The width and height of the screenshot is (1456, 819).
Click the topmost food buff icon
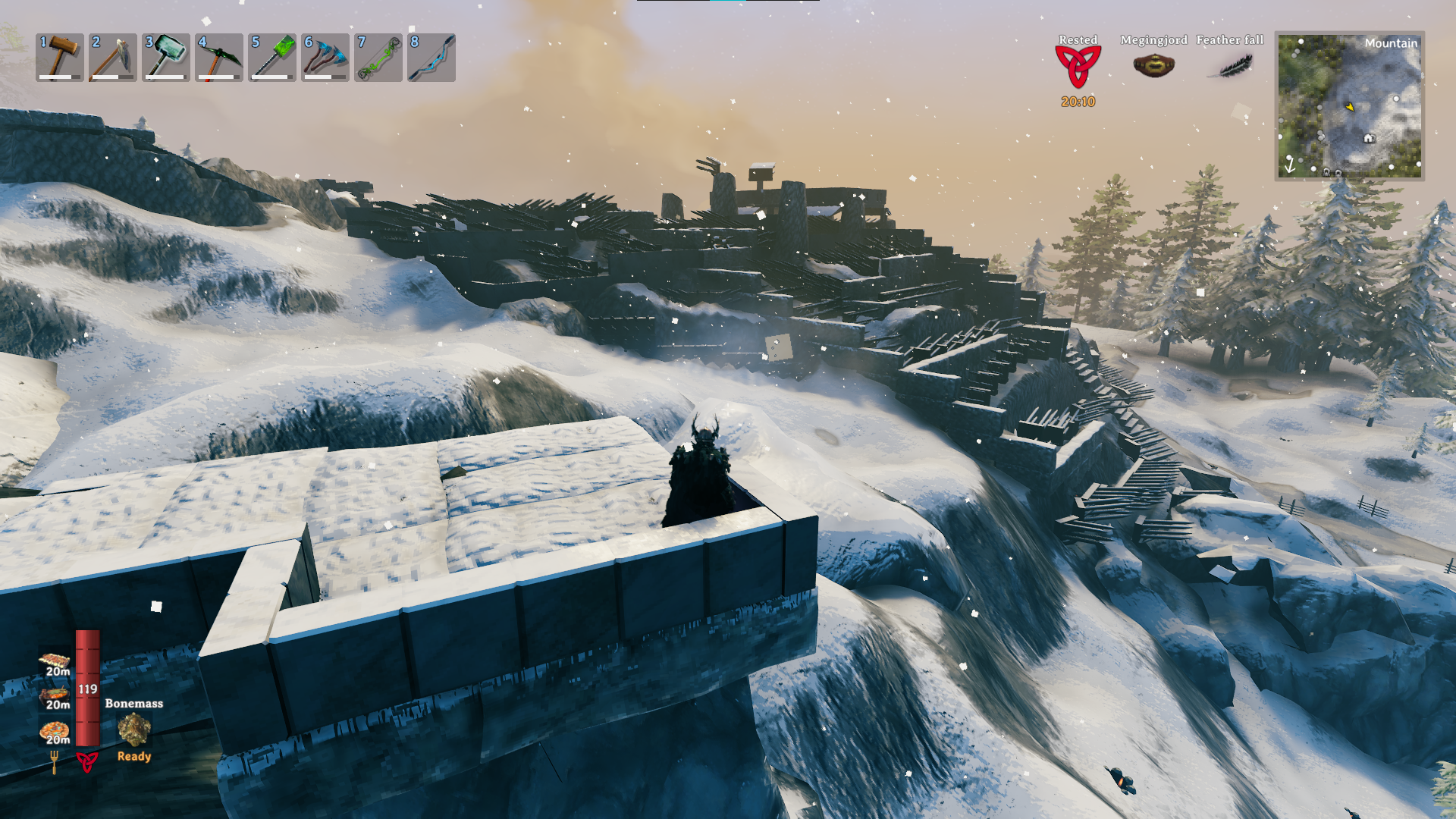55,660
